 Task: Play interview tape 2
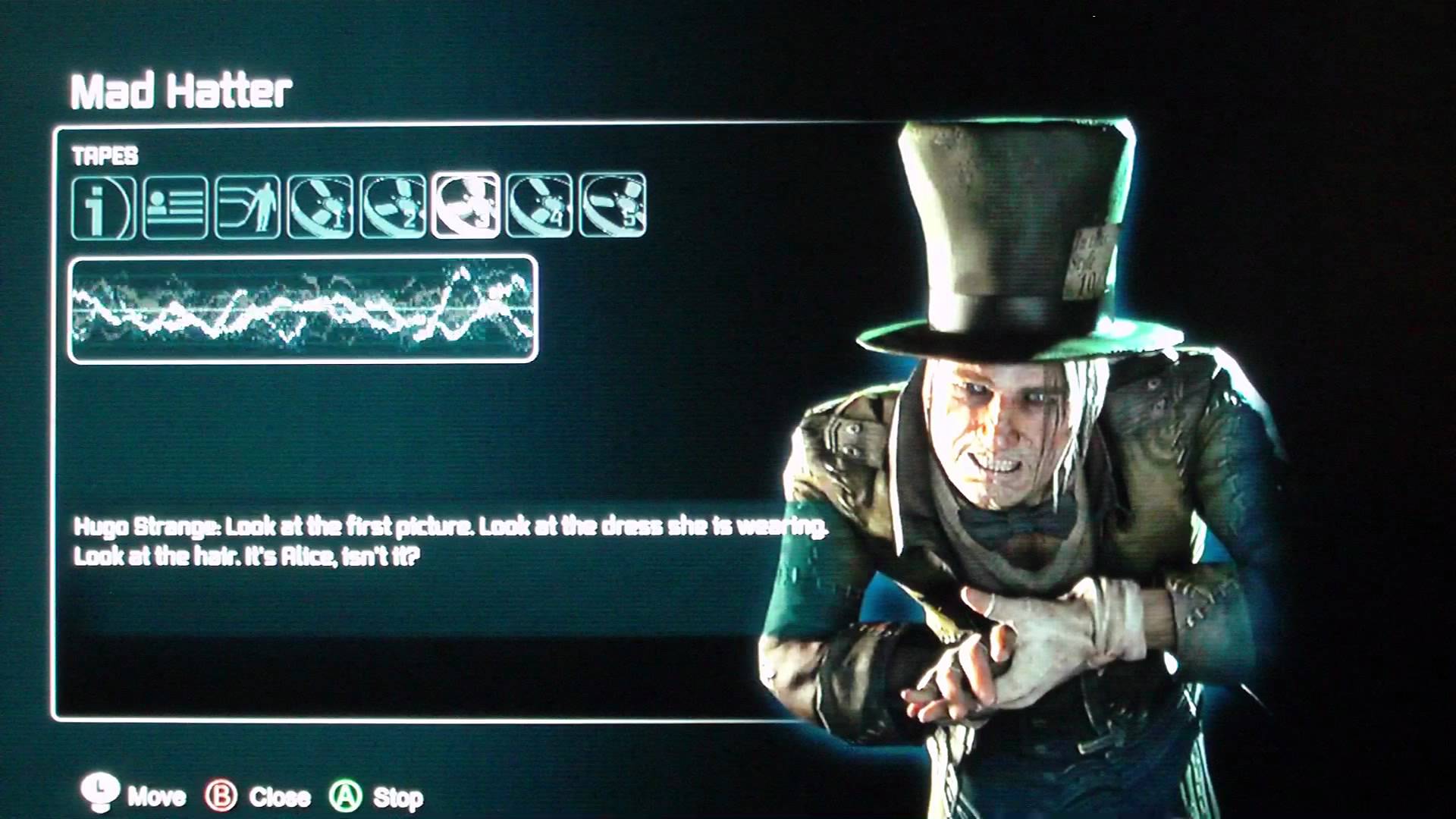393,207
